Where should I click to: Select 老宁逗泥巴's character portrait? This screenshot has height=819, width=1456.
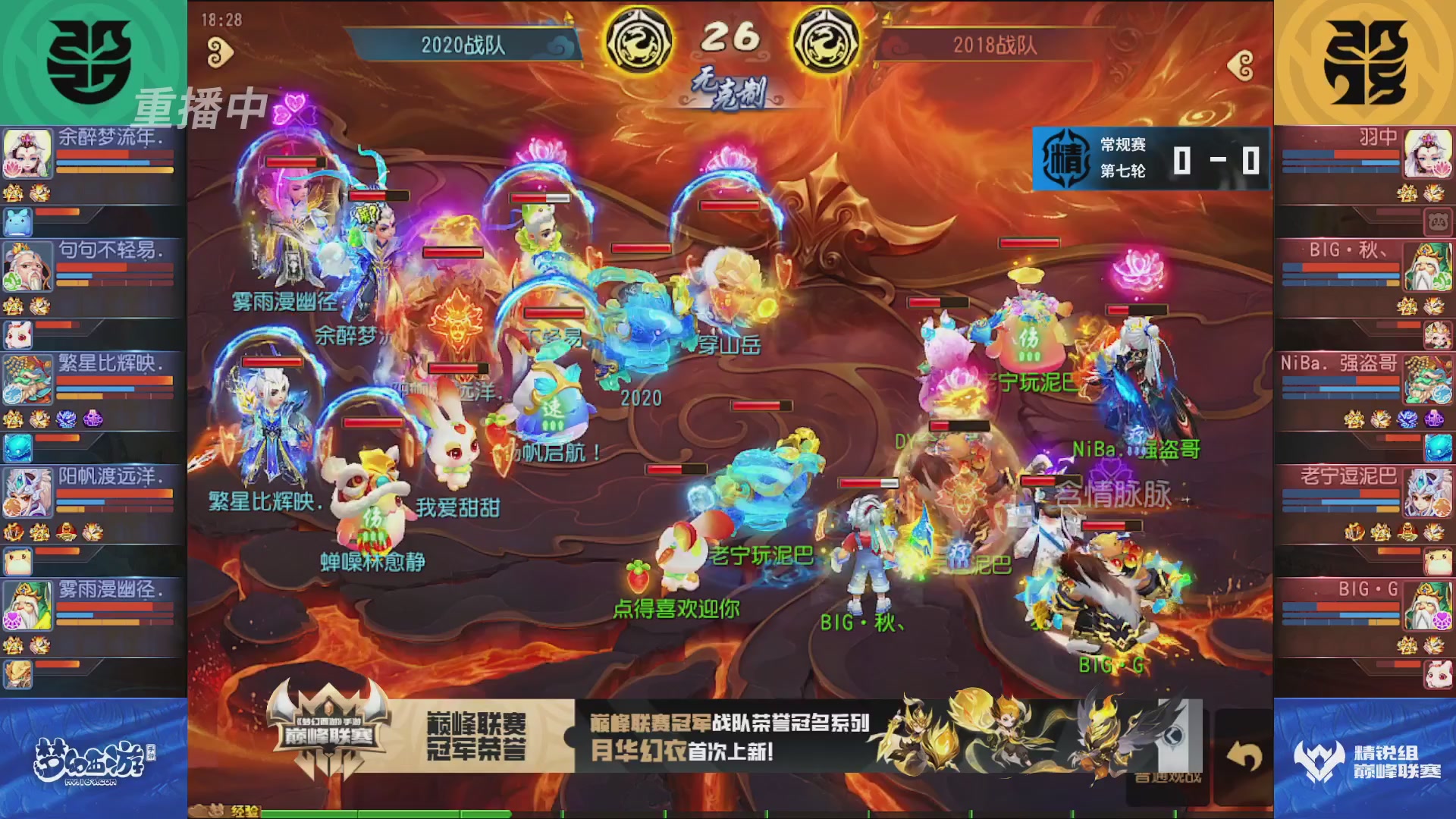tap(1426, 494)
